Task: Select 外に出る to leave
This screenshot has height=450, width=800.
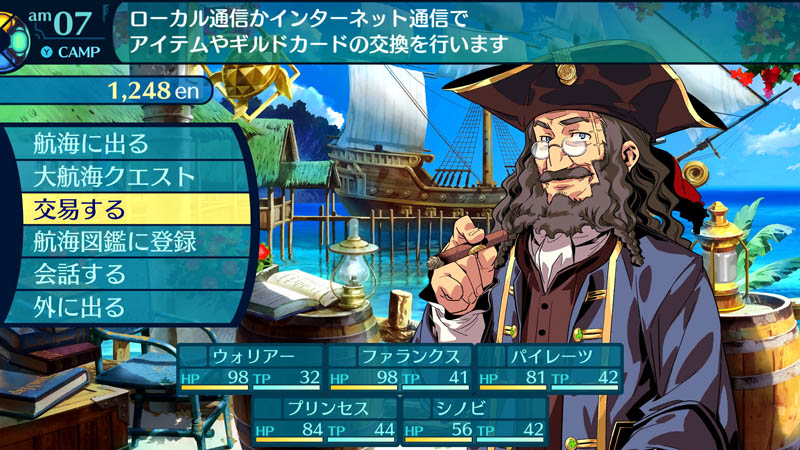Action: coord(120,306)
